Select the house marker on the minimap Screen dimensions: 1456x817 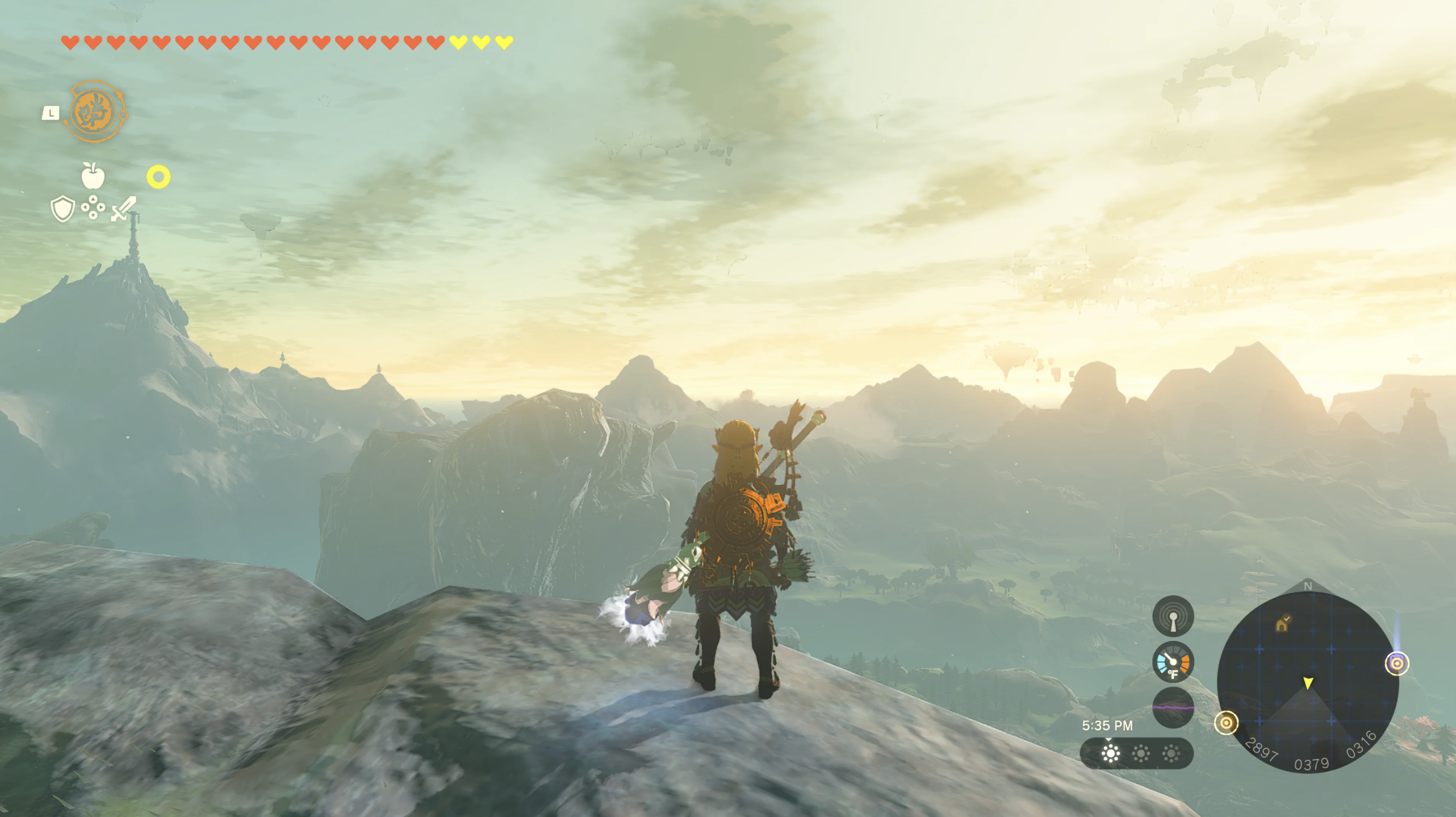[x=1282, y=624]
